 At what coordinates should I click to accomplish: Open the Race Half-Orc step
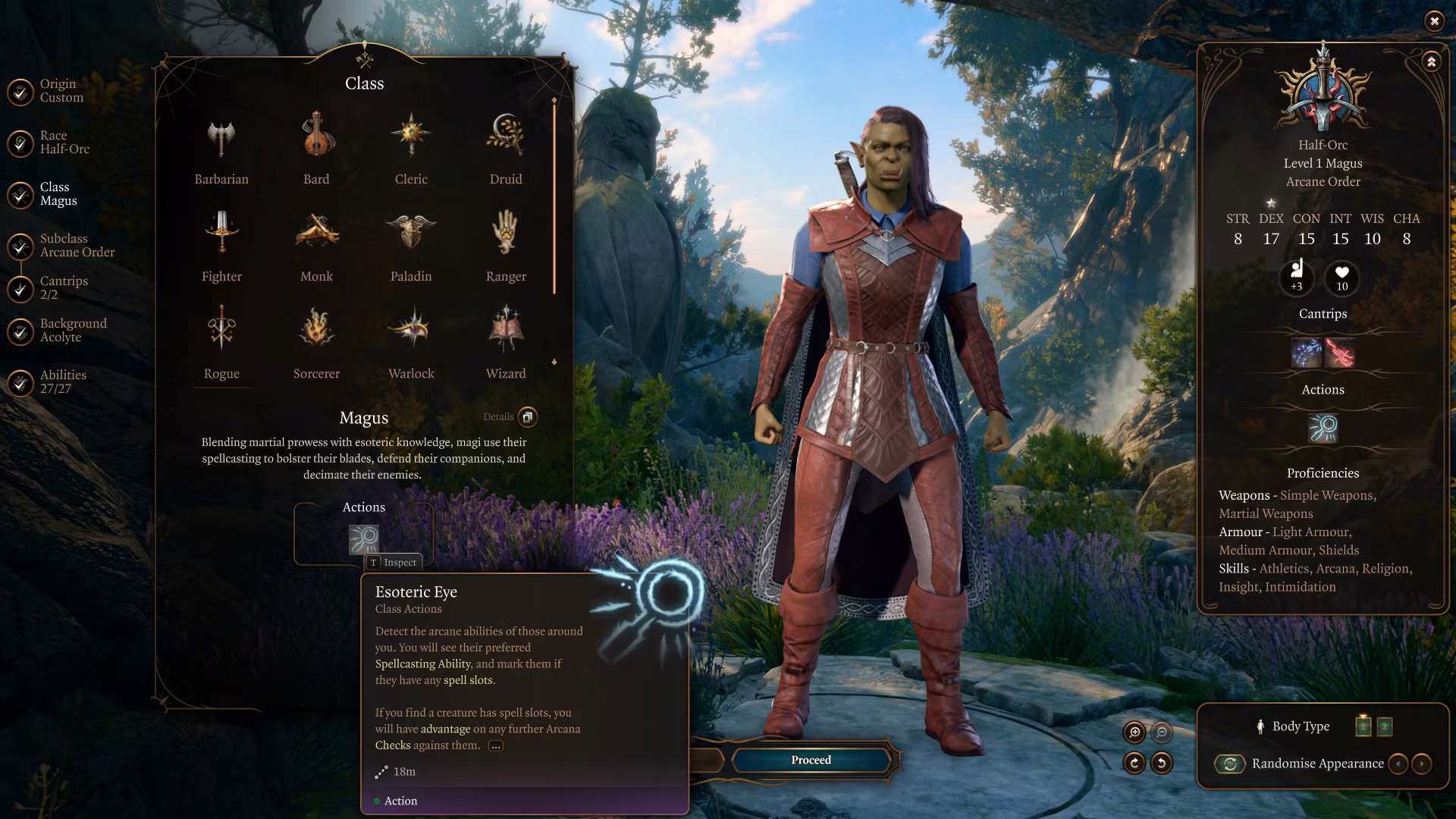coord(64,143)
